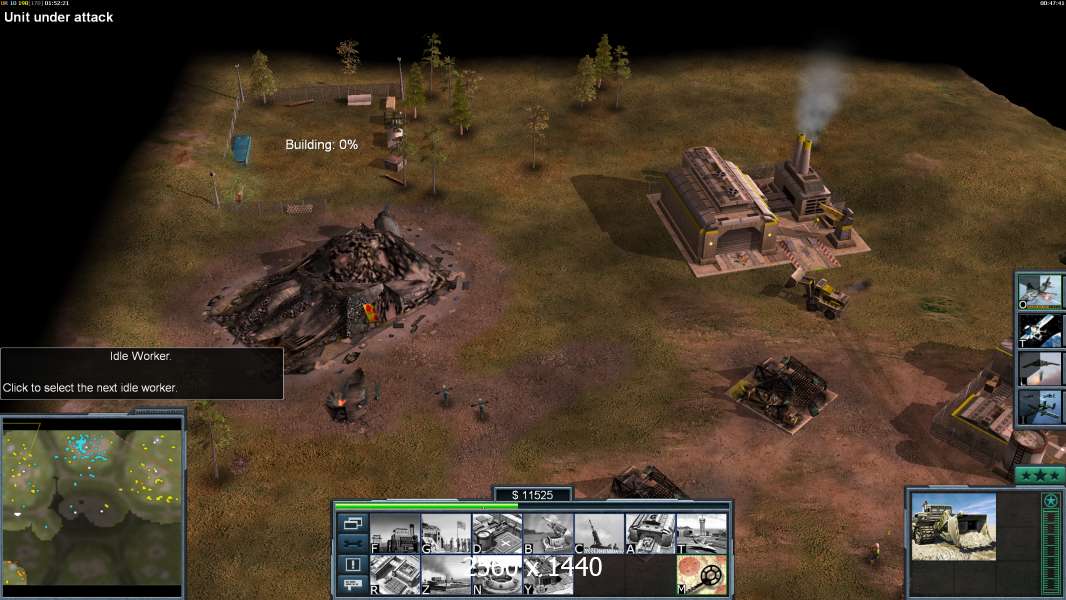Activate the fighter jet strike power
Viewport: 1066px width, 600px height.
1041,291
